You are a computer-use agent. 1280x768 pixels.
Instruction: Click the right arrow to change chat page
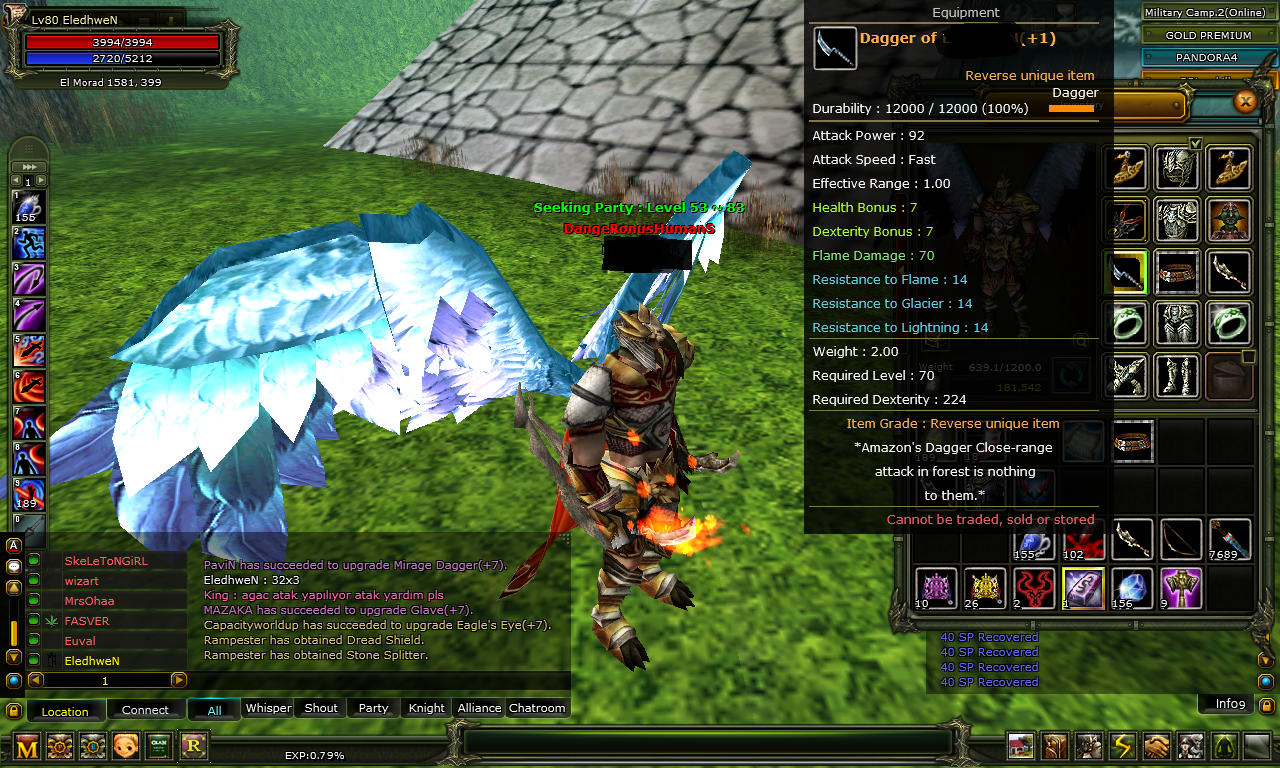tap(180, 679)
